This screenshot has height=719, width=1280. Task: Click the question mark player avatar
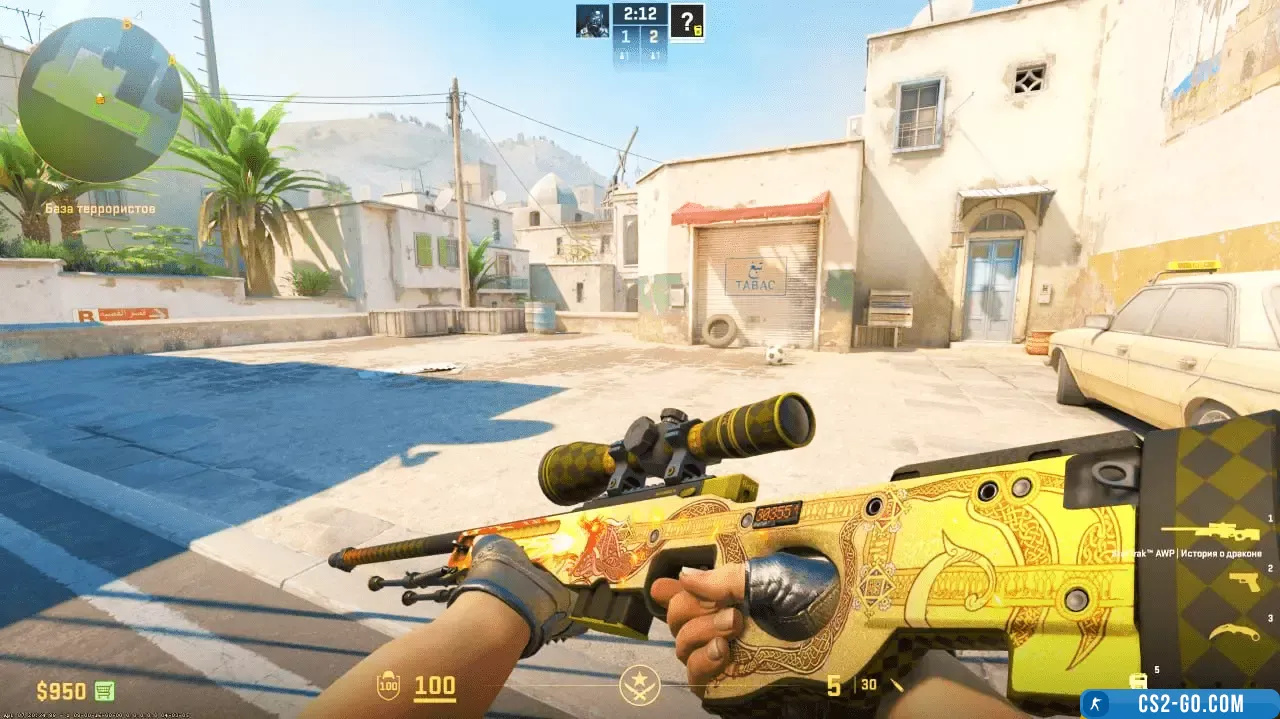[x=687, y=21]
